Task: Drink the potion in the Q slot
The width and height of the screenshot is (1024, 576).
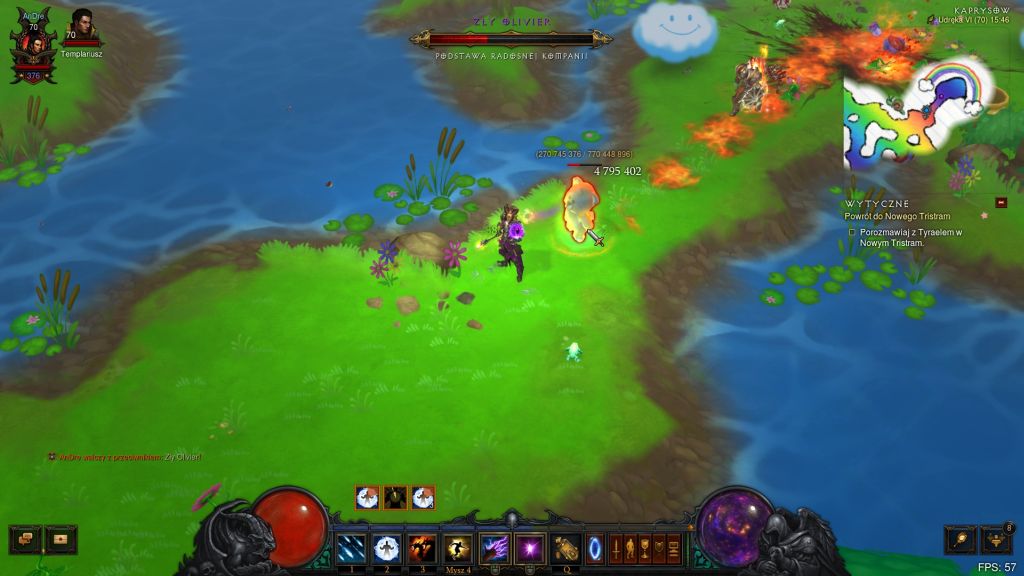Action: (x=567, y=548)
